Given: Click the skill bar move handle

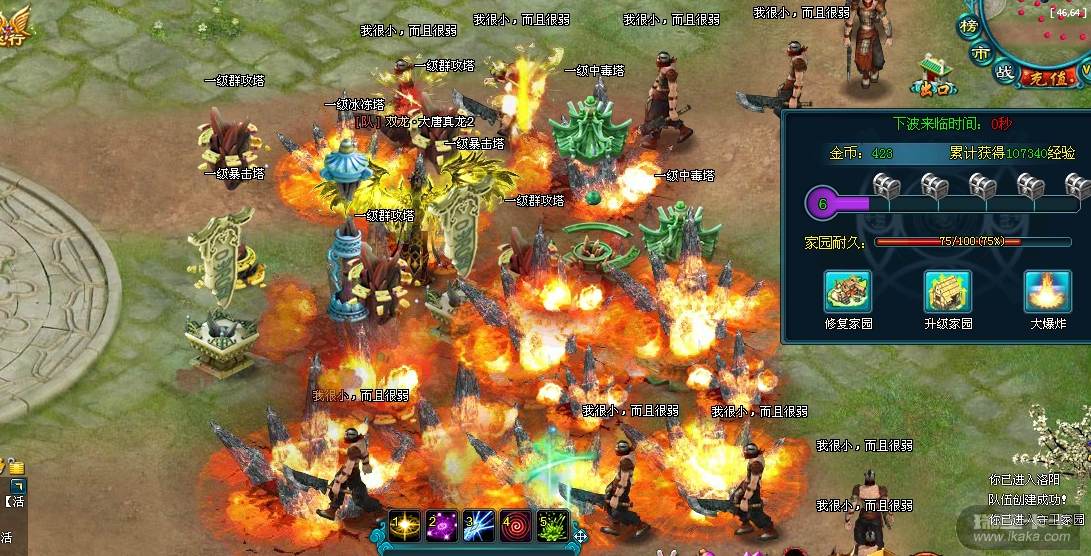Looking at the screenshot, I should click(580, 536).
